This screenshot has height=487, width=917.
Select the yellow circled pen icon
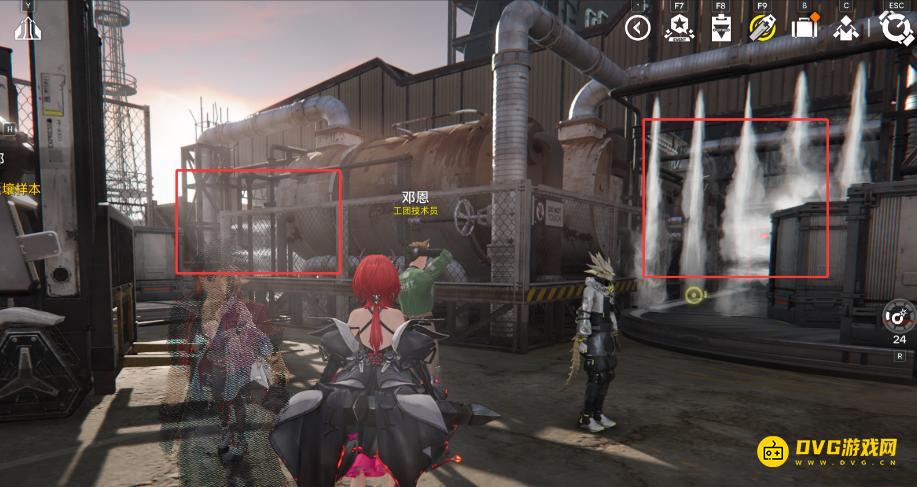pos(762,28)
